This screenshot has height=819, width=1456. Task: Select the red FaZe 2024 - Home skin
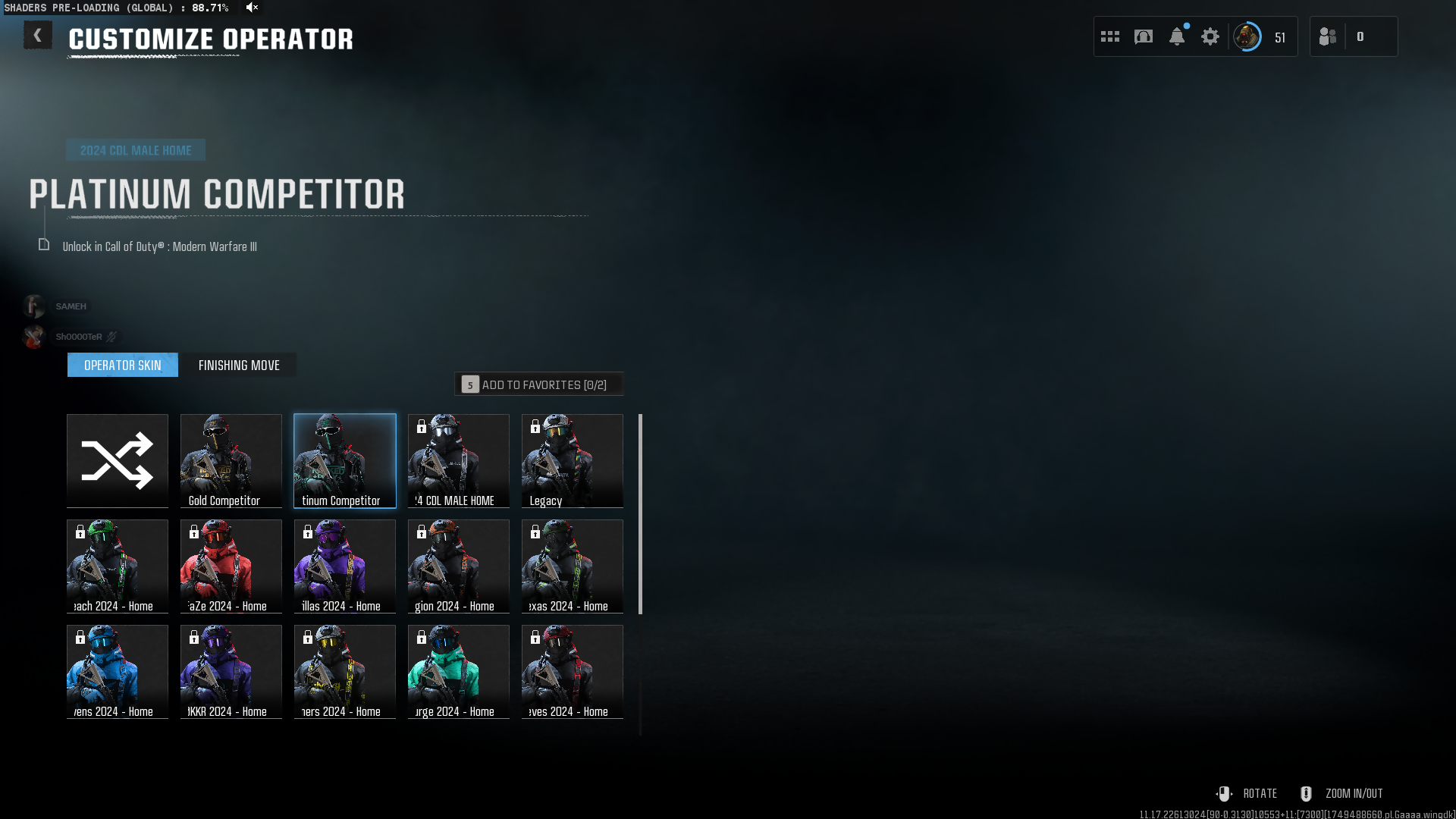(231, 566)
